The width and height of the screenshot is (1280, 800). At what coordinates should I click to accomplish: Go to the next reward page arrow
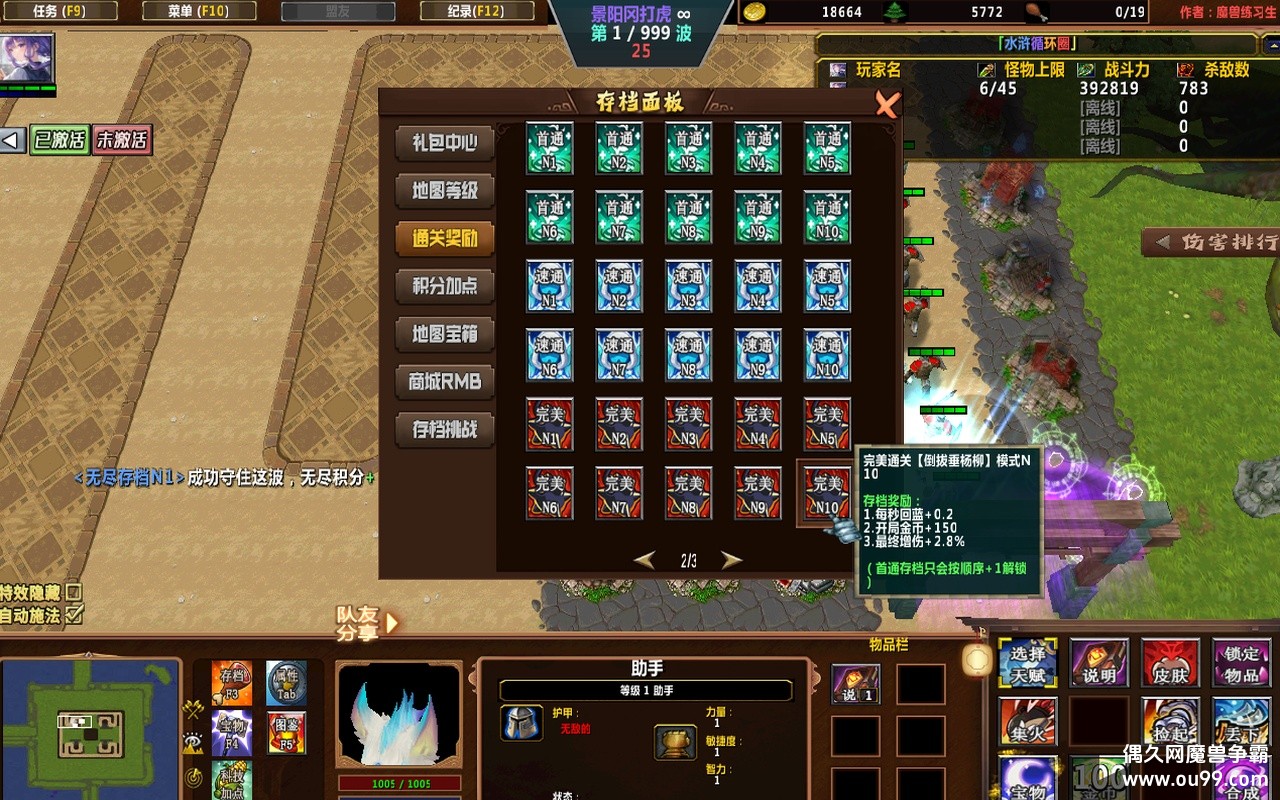click(x=733, y=560)
